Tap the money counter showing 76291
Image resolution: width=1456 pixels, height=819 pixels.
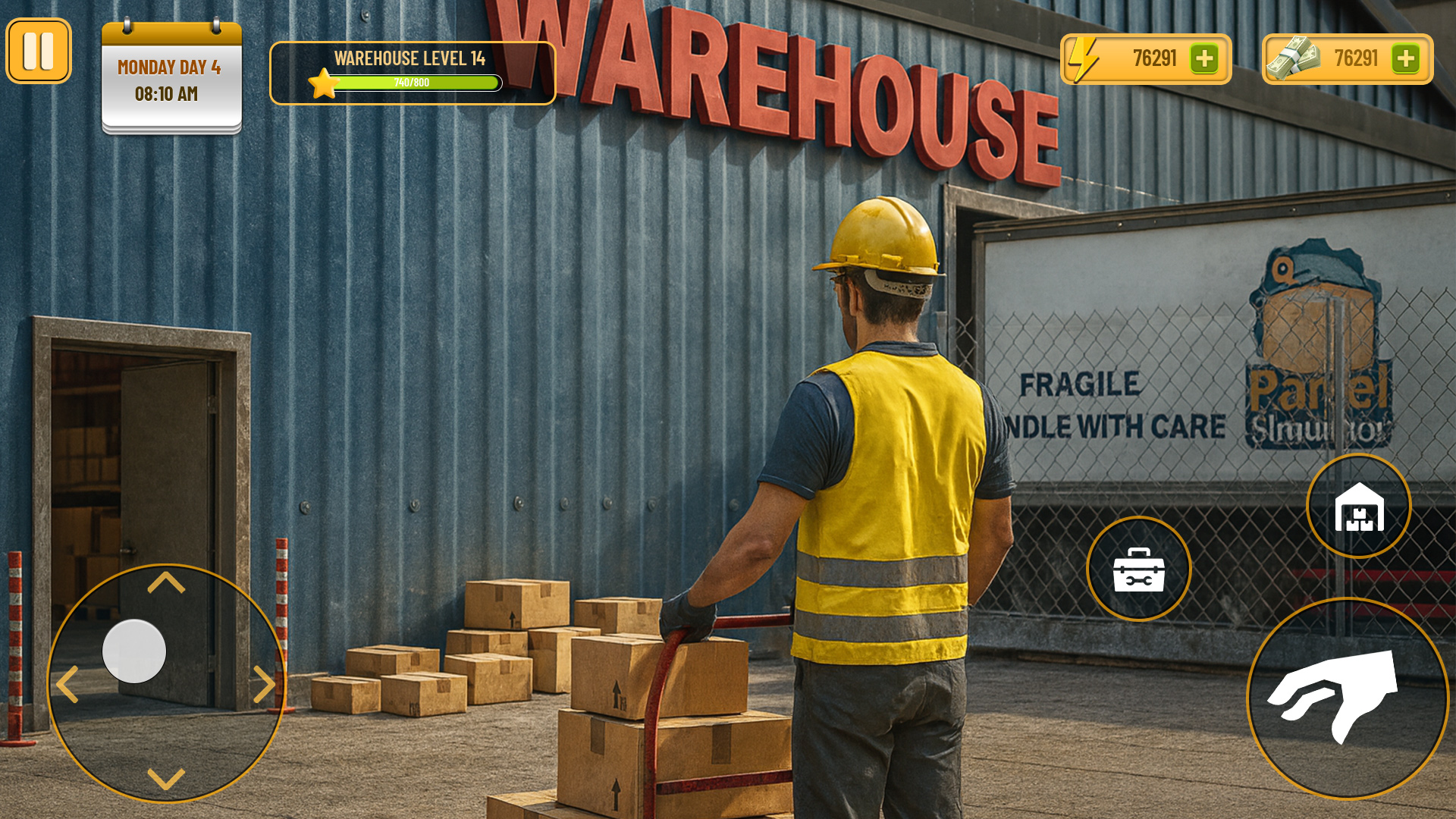1357,58
